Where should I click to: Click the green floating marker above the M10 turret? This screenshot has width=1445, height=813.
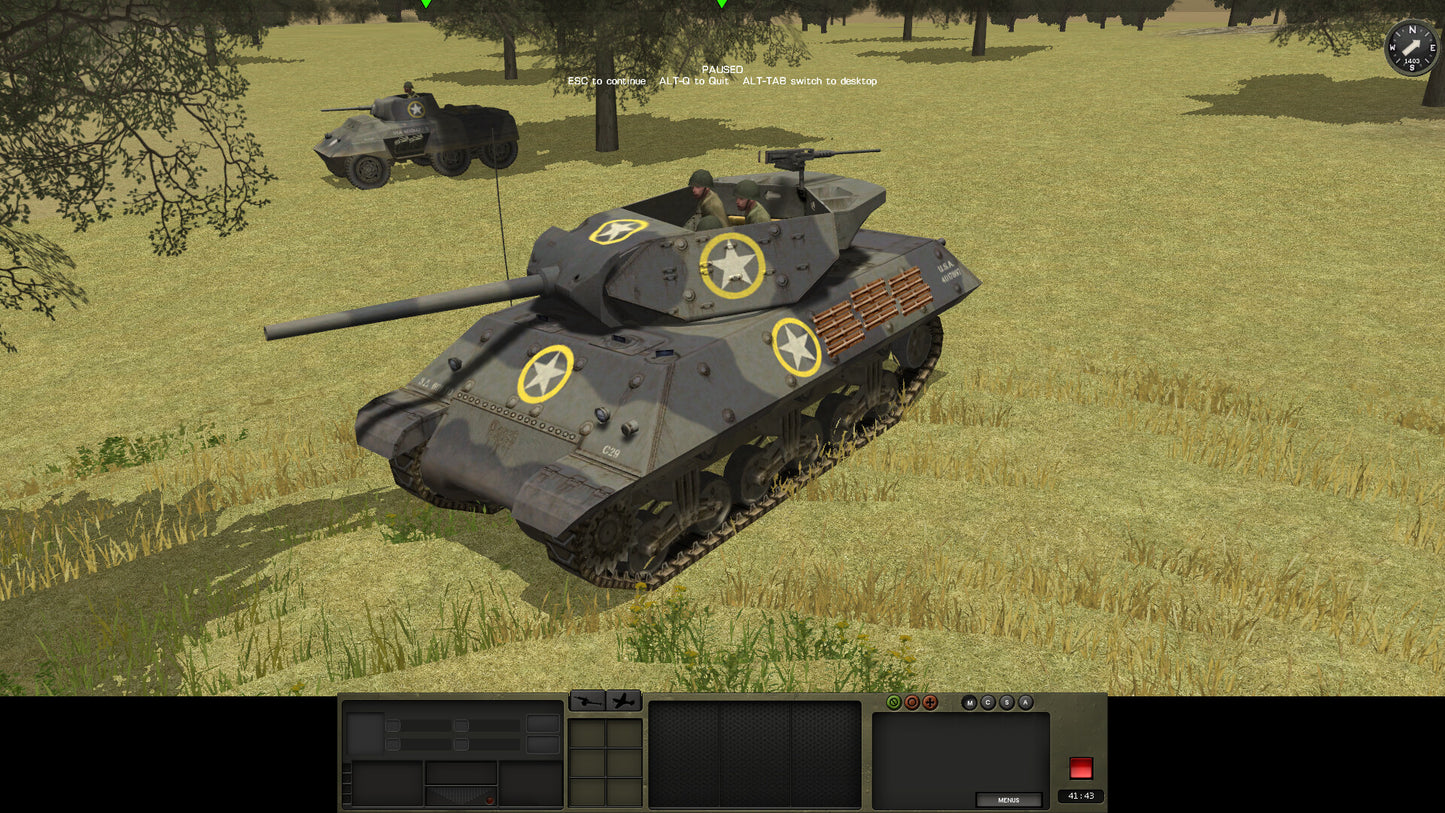click(722, 4)
